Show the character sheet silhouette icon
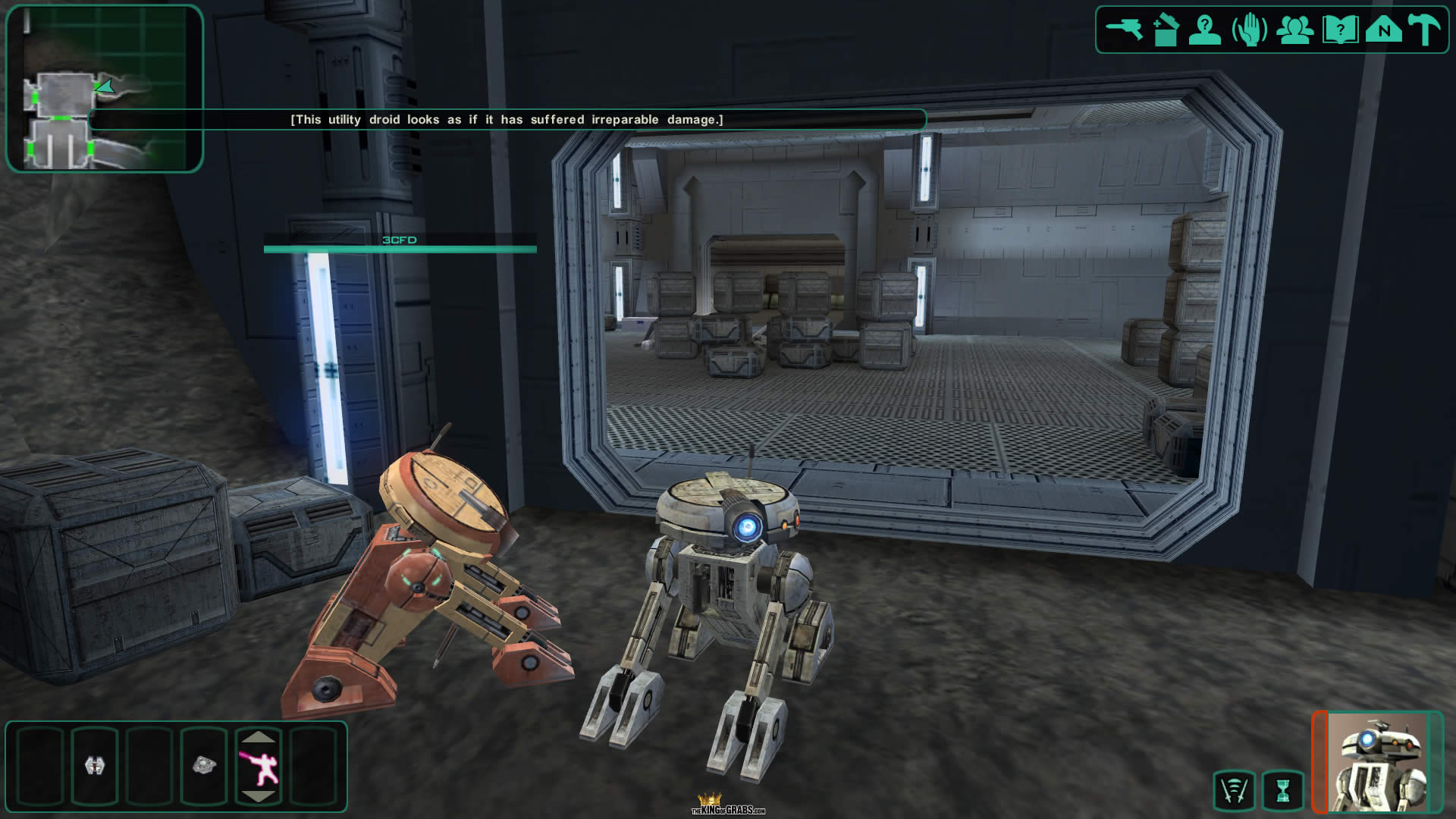The width and height of the screenshot is (1456, 819). [1205, 30]
